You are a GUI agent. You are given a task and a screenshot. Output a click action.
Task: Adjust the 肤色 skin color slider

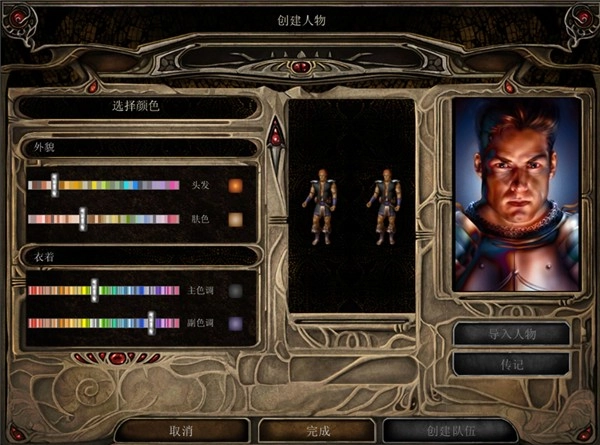click(82, 219)
